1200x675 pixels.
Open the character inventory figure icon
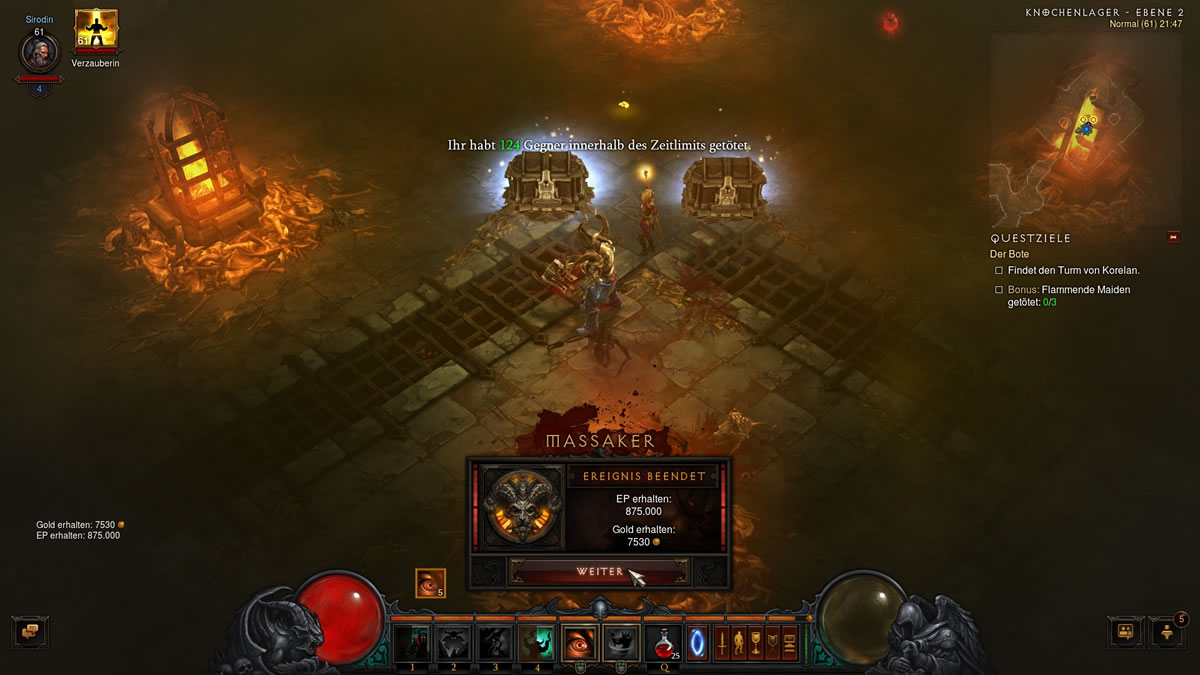(738, 642)
